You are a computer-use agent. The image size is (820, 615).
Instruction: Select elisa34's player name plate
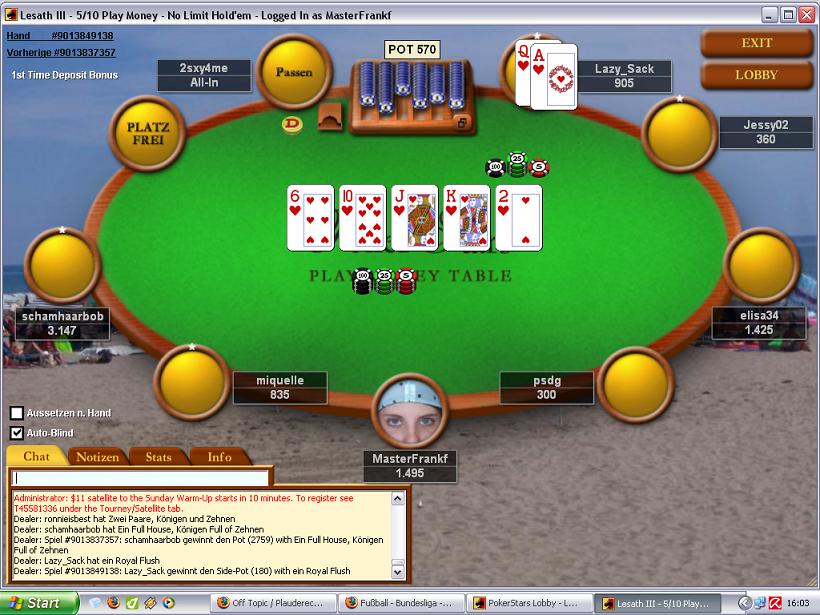(759, 322)
